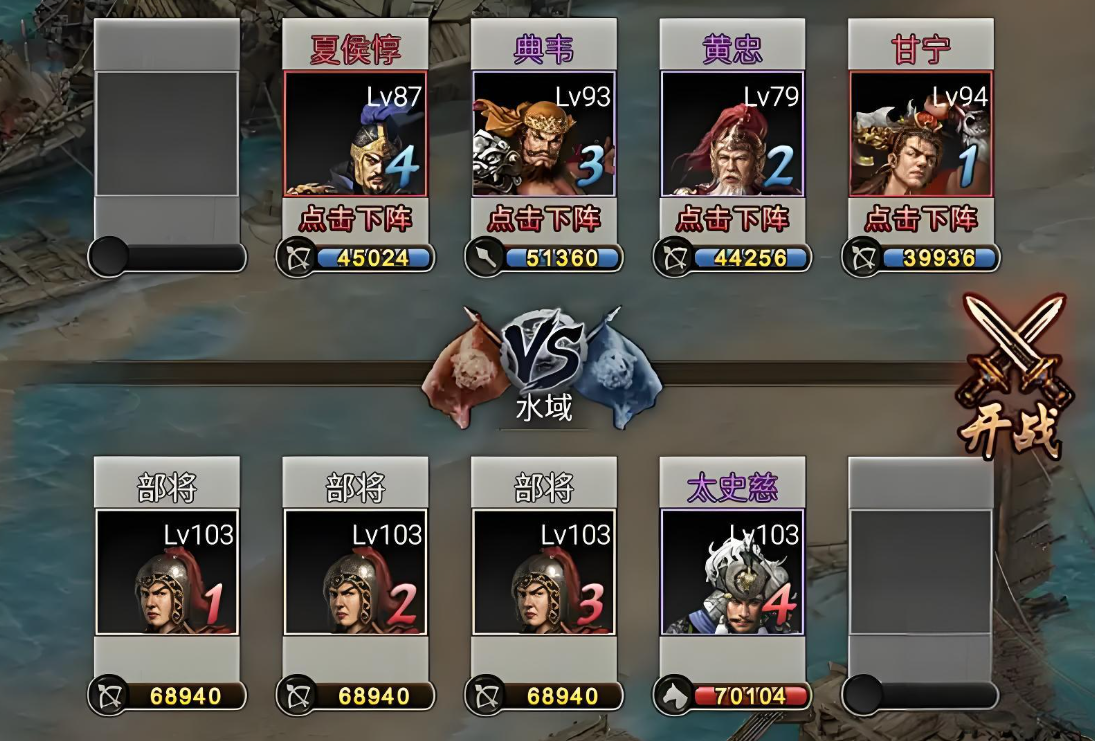Inspect enemy 部将 numbered 1
The height and width of the screenshot is (741, 1095).
tap(167, 572)
